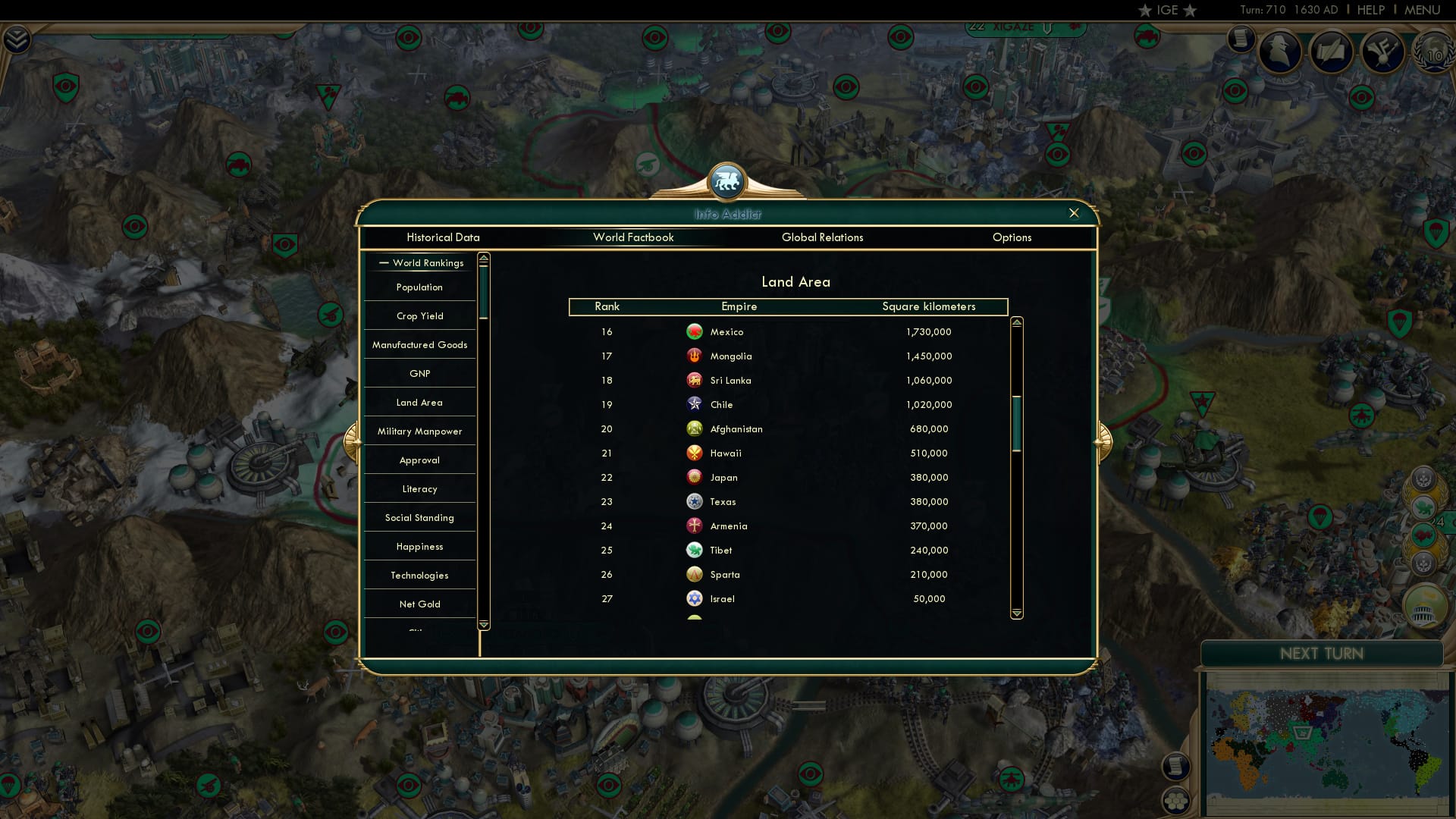Screen dimensions: 1456x819
Task: Click Sparta's shield emblem in the list
Action: point(694,574)
